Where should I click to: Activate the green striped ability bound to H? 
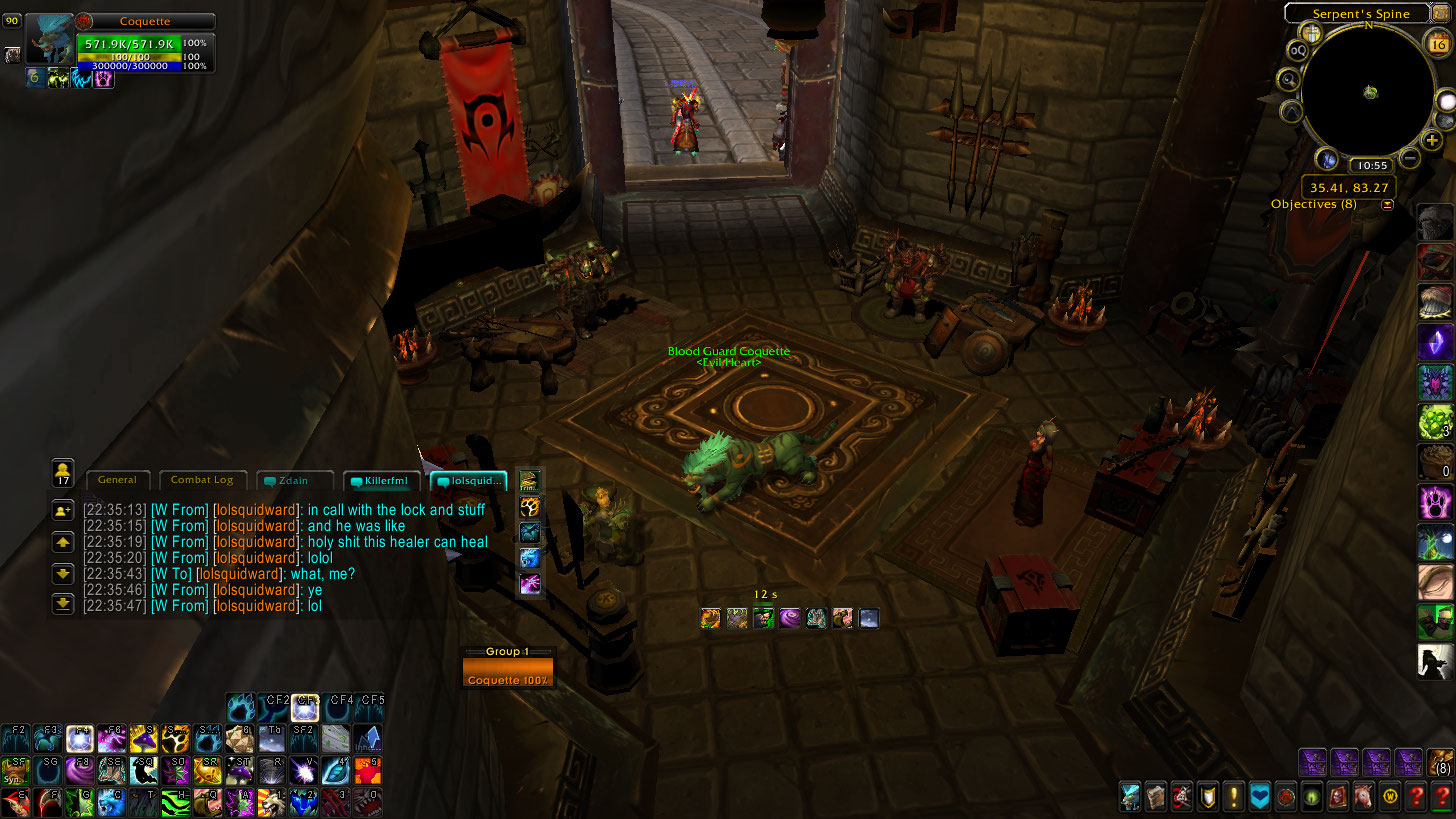(176, 802)
